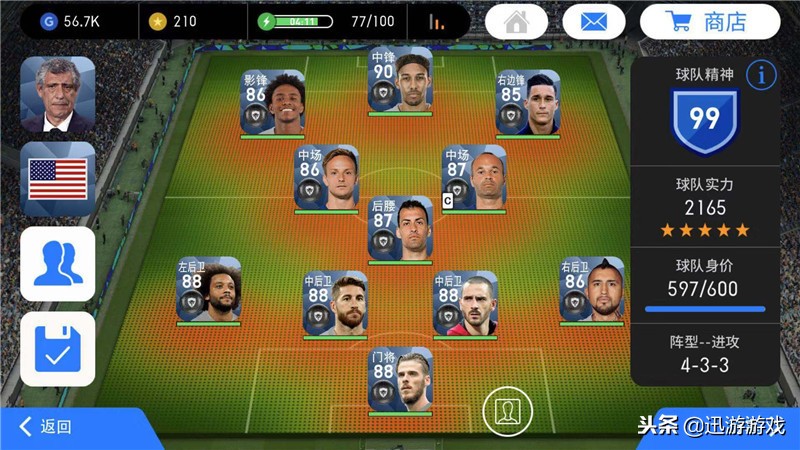
Task: Open the 阵型 4-3-3 formation panel
Action: point(705,353)
